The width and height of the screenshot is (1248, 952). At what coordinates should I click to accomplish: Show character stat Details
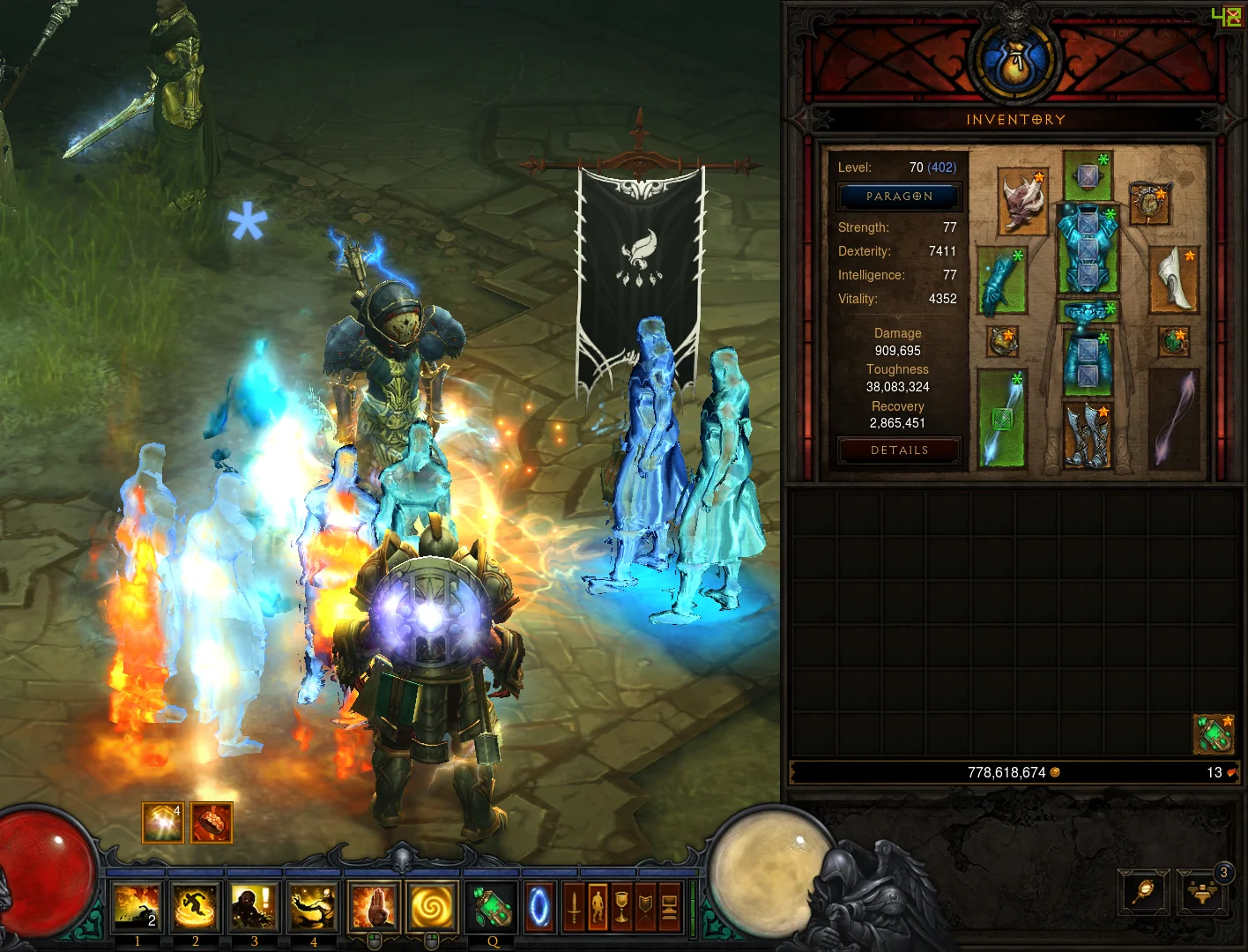(899, 450)
